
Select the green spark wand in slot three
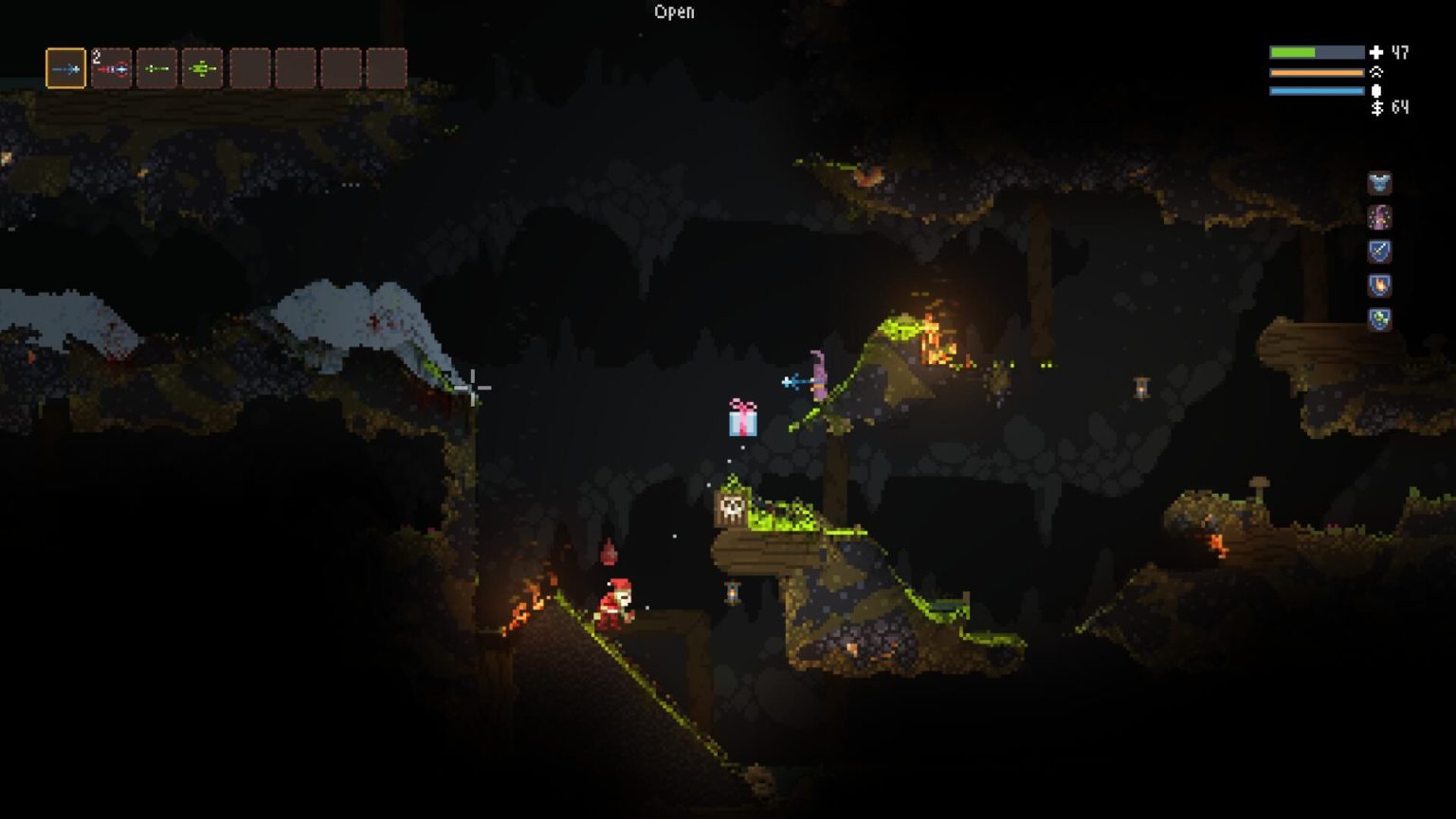point(157,66)
